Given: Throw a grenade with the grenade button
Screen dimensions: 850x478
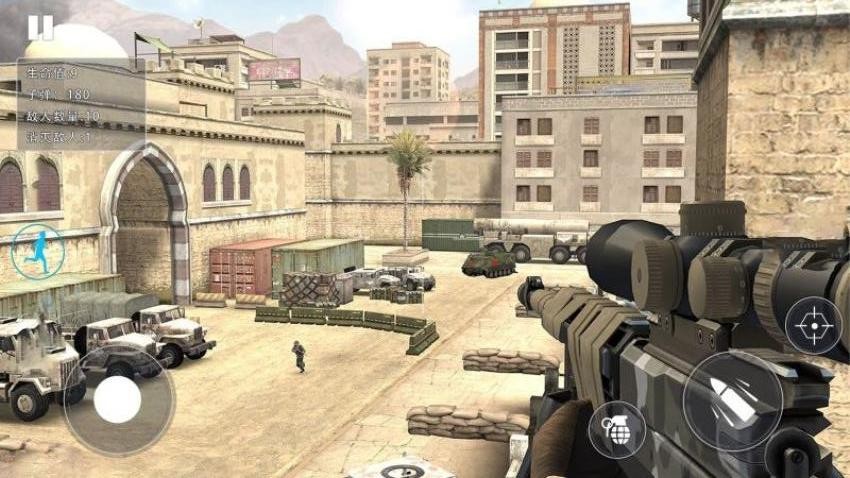Looking at the screenshot, I should pos(616,429).
